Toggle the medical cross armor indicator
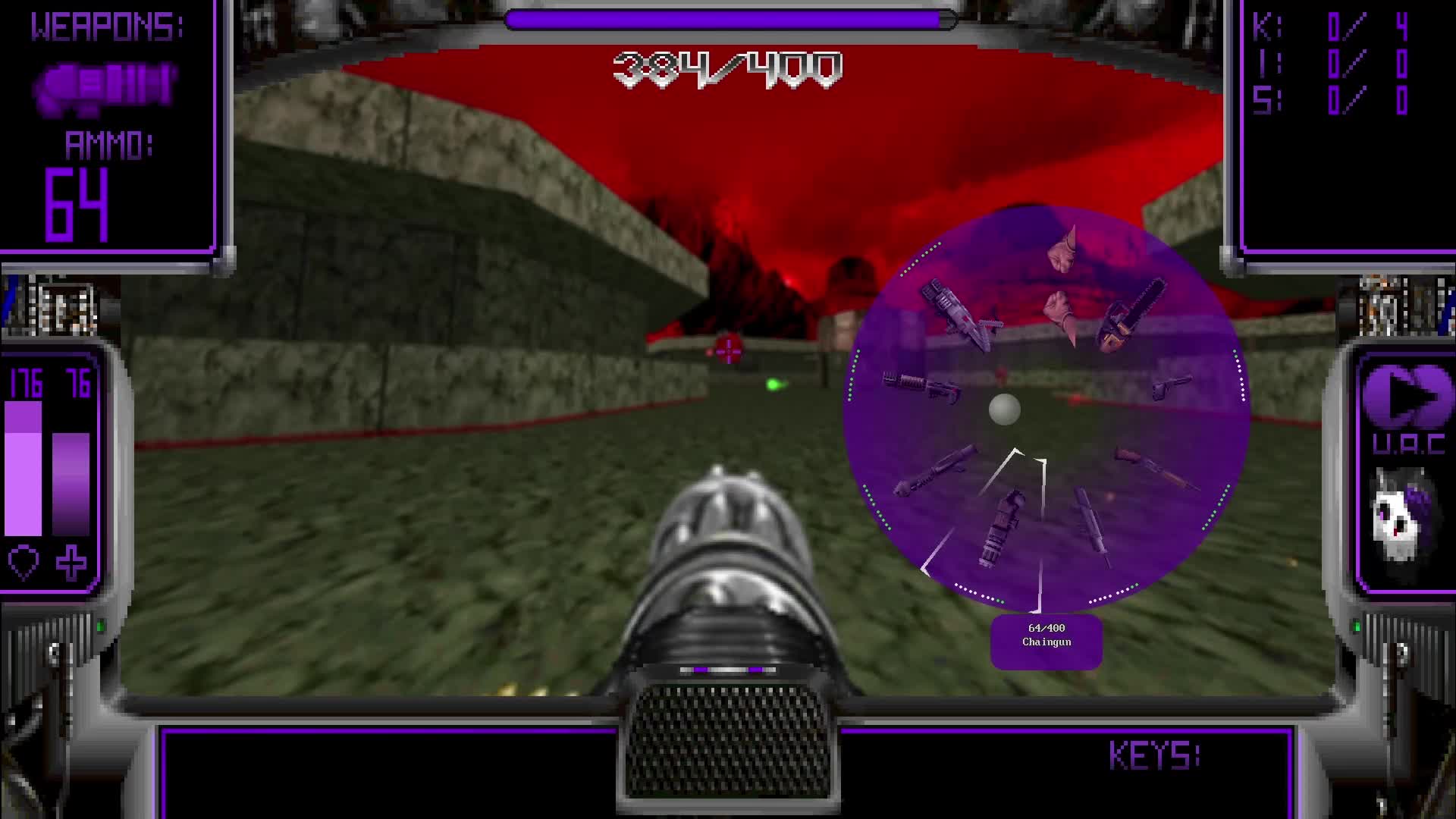1456x819 pixels. click(72, 563)
